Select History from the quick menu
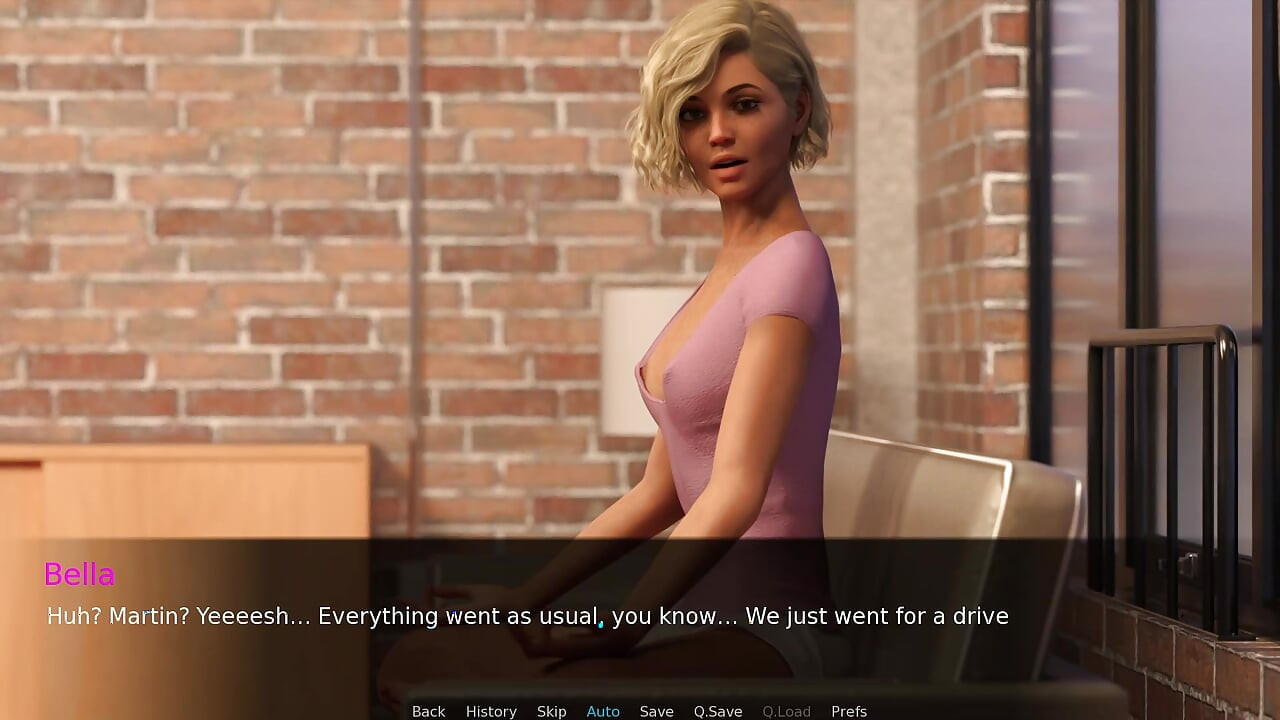The width and height of the screenshot is (1280, 720). [491, 711]
